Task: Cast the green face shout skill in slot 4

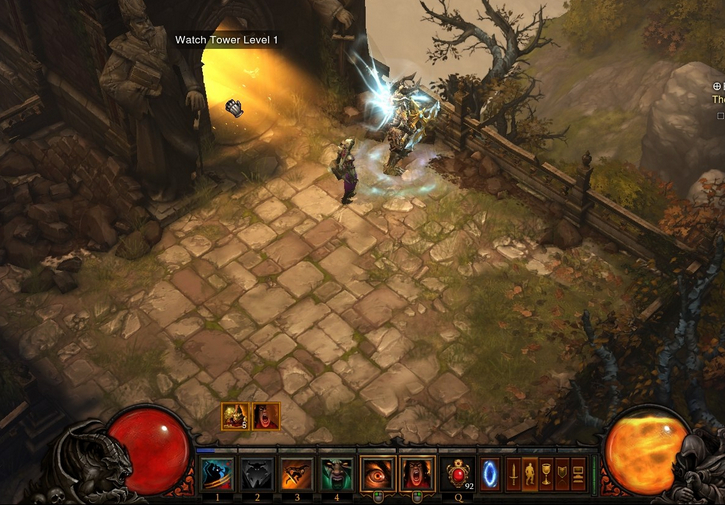Action: point(336,472)
